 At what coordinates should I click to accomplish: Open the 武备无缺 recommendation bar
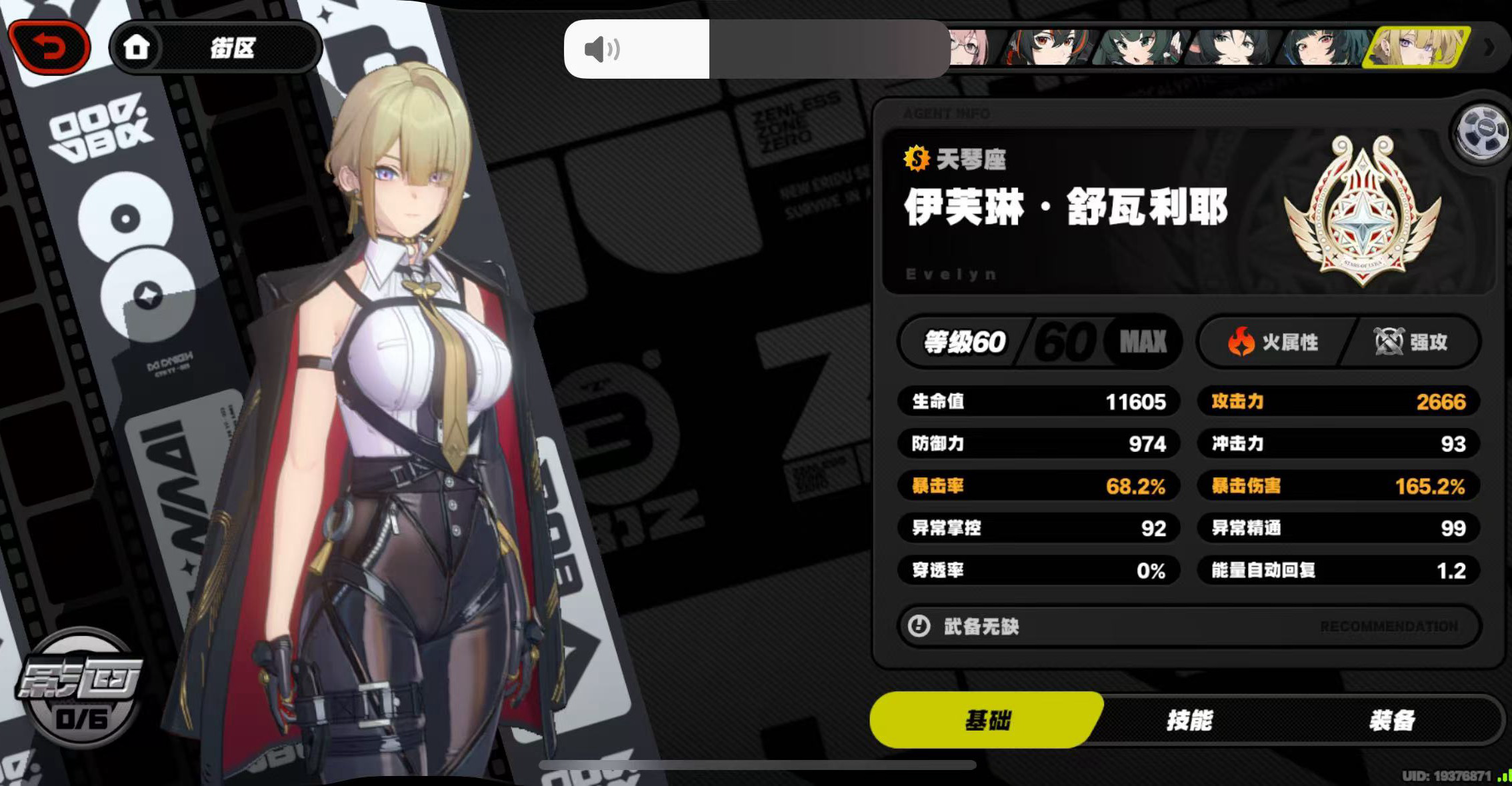[x=1188, y=626]
